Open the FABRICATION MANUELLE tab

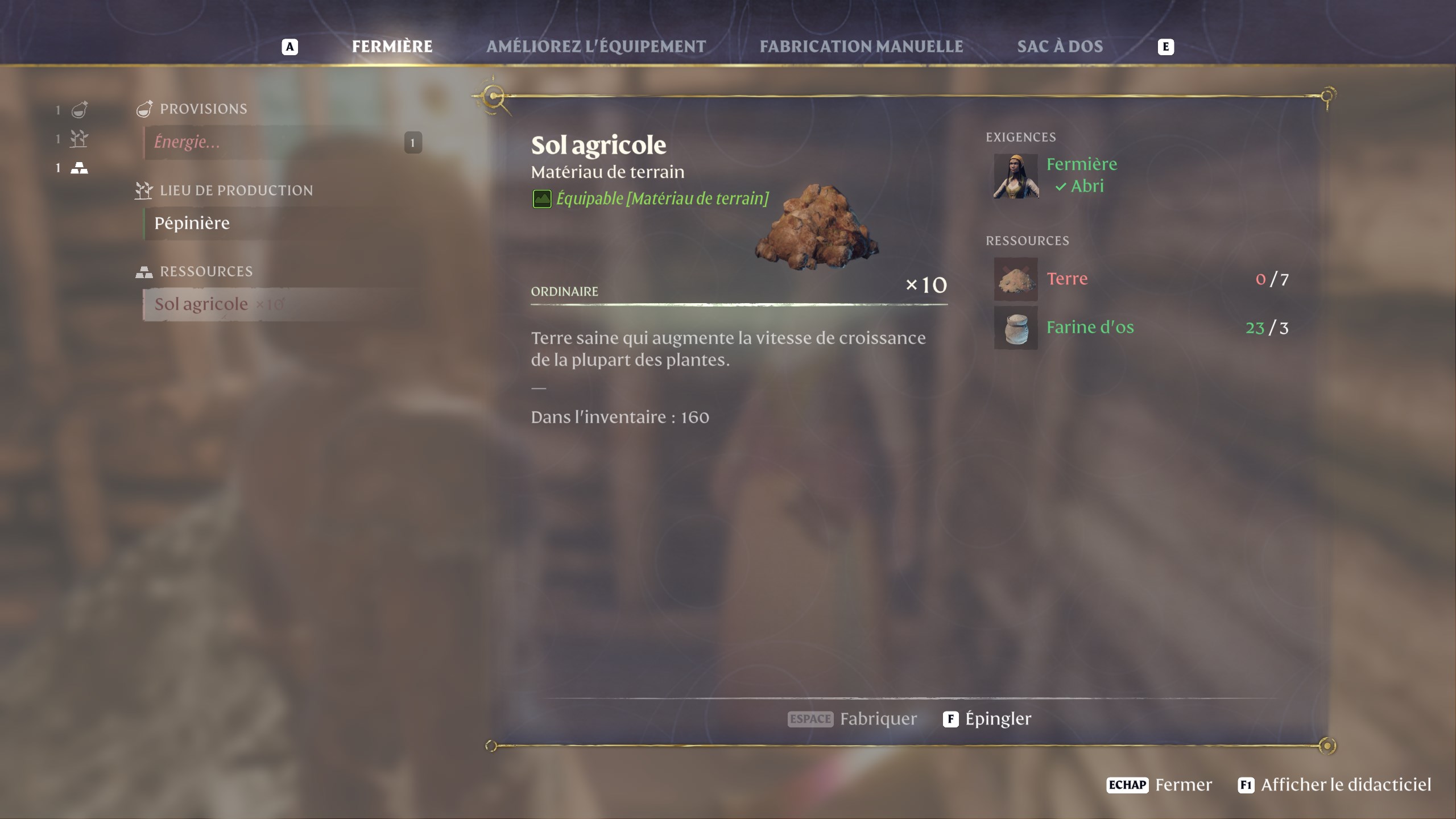860,47
